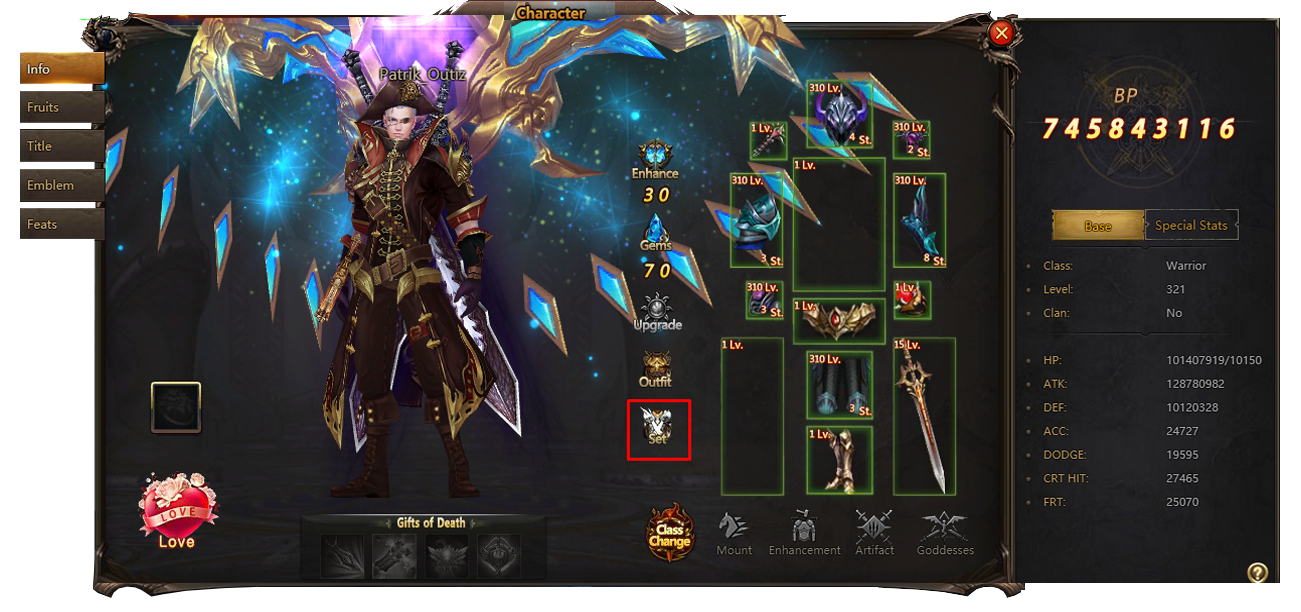Open the Title tab
The width and height of the screenshot is (1301, 612).
coord(60,147)
